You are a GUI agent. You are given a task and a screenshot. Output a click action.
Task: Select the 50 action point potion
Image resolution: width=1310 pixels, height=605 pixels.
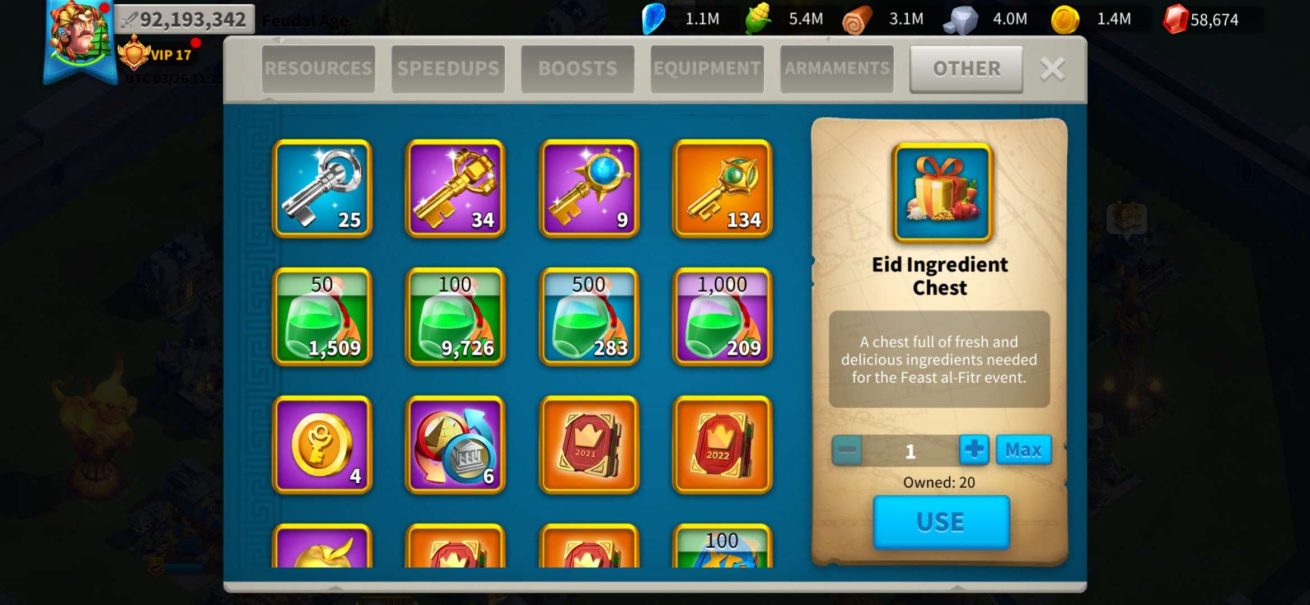coord(322,316)
